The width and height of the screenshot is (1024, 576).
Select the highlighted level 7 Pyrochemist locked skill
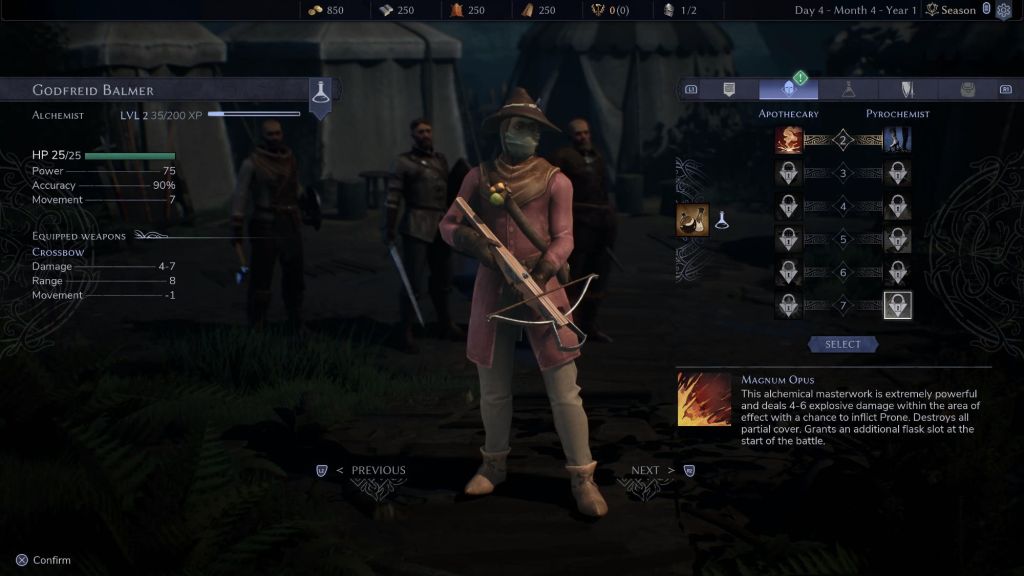click(x=897, y=306)
